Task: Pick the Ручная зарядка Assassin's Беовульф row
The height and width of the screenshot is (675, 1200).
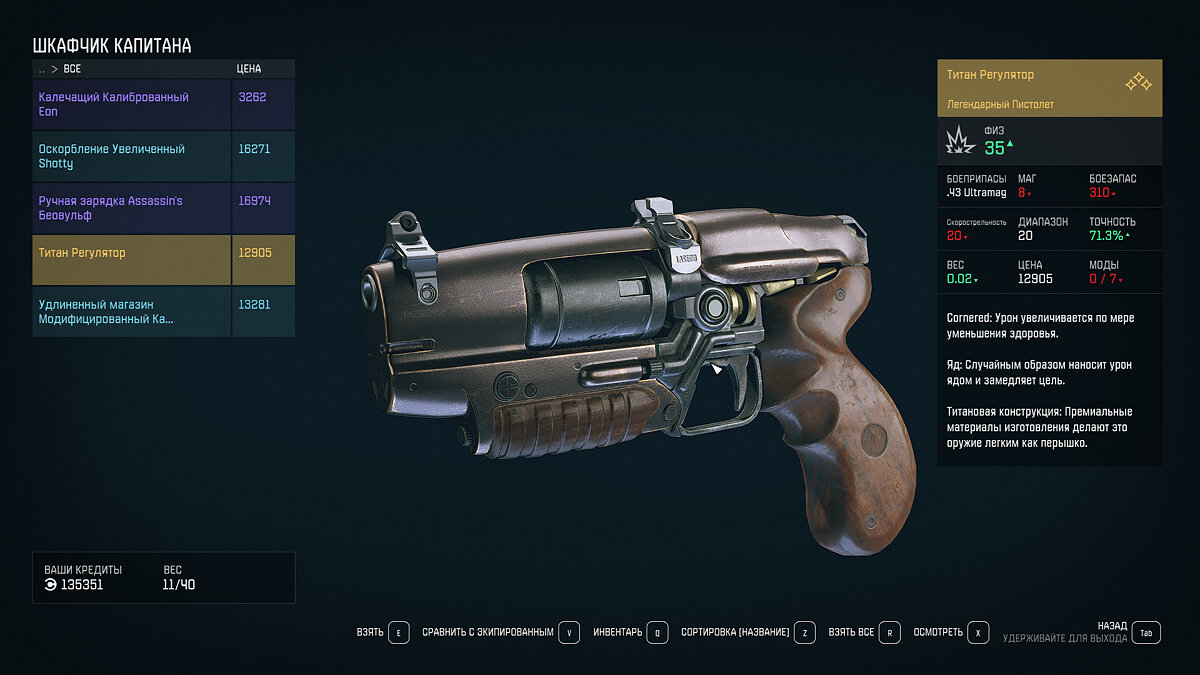Action: point(132,208)
